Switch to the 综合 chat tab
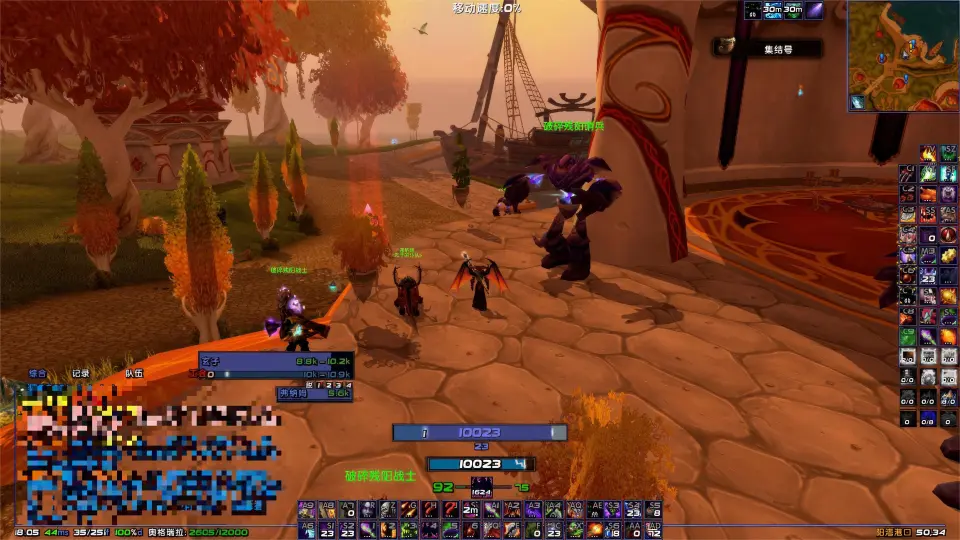 point(37,373)
